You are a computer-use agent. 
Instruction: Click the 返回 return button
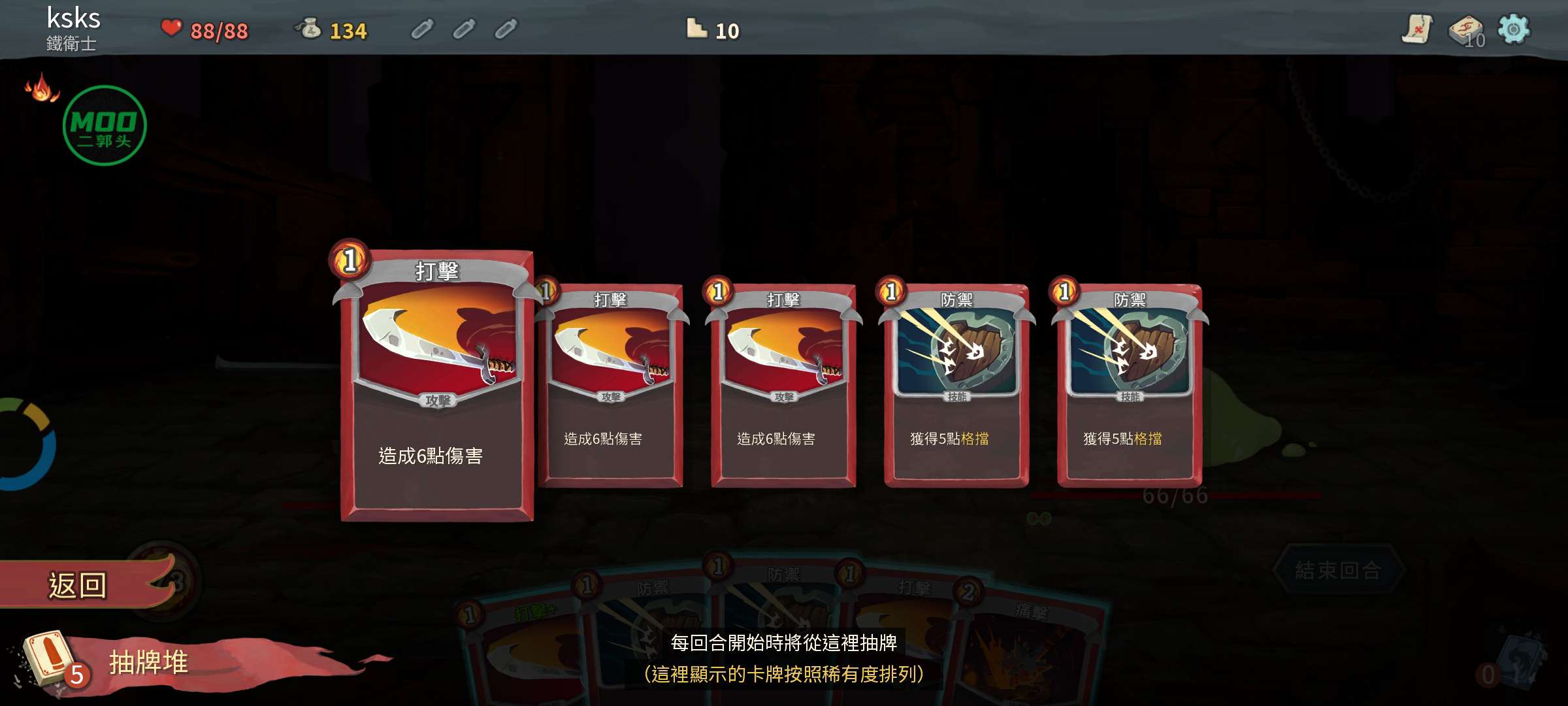[x=78, y=584]
